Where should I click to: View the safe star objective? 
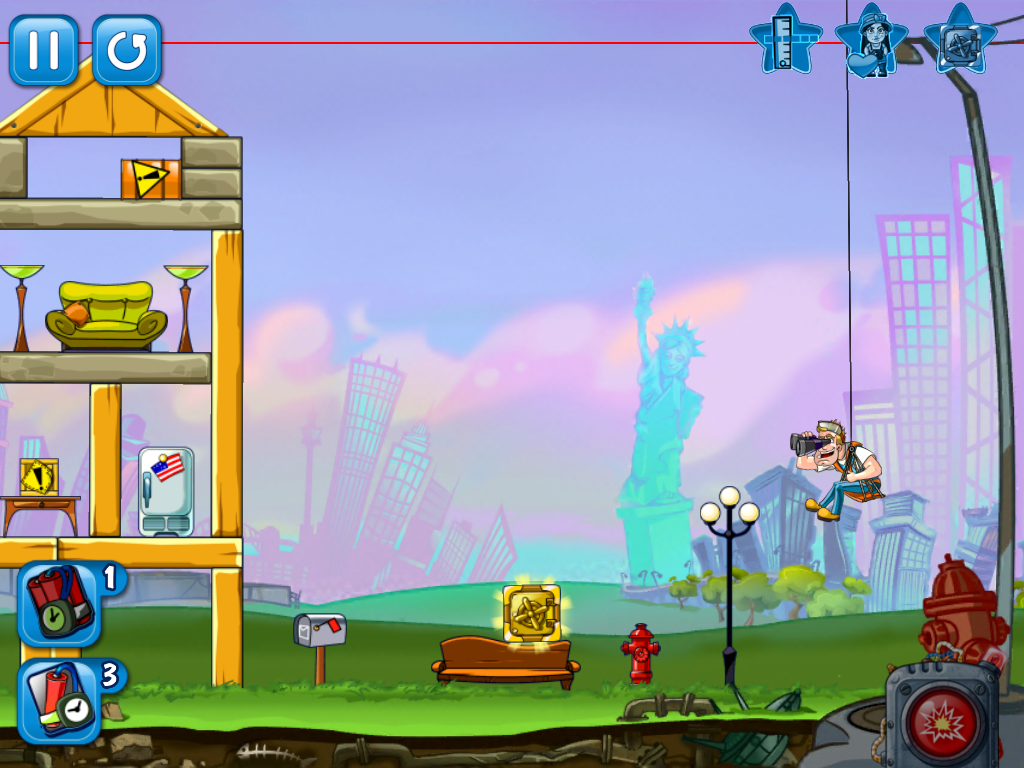[x=959, y=42]
